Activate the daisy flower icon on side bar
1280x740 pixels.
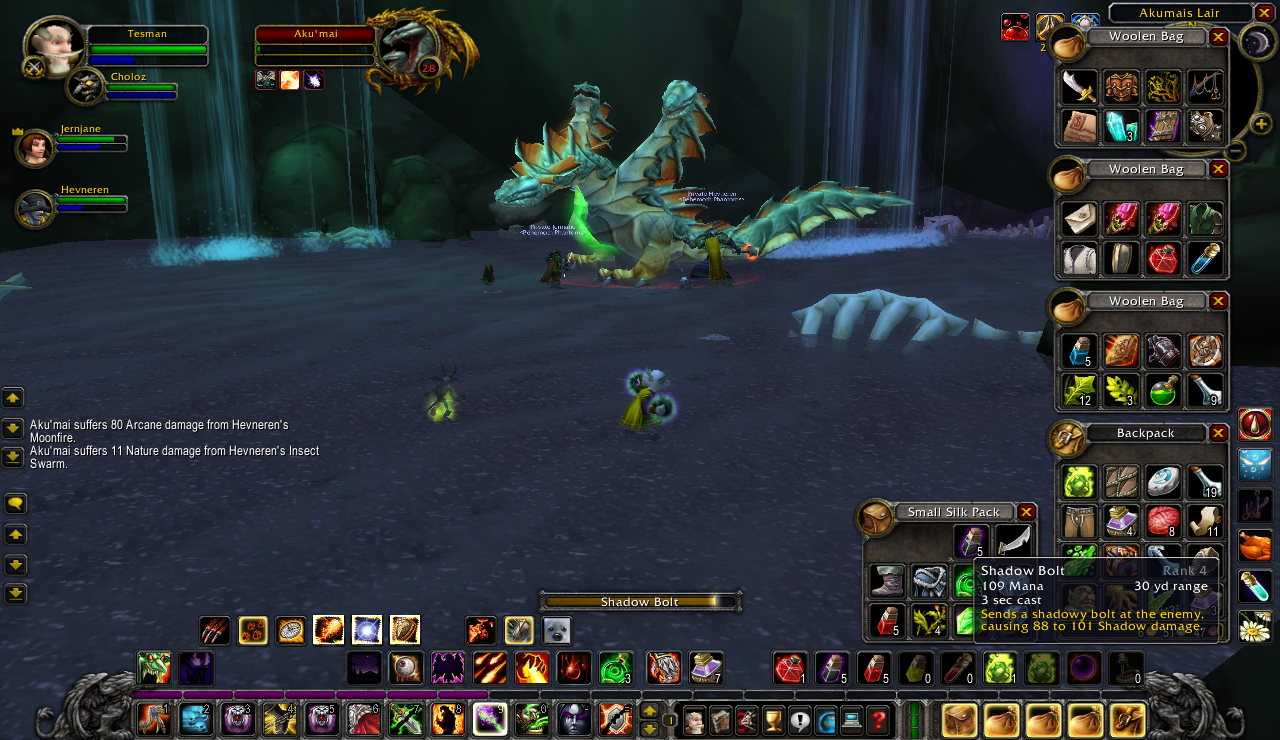pyautogui.click(x=1255, y=627)
